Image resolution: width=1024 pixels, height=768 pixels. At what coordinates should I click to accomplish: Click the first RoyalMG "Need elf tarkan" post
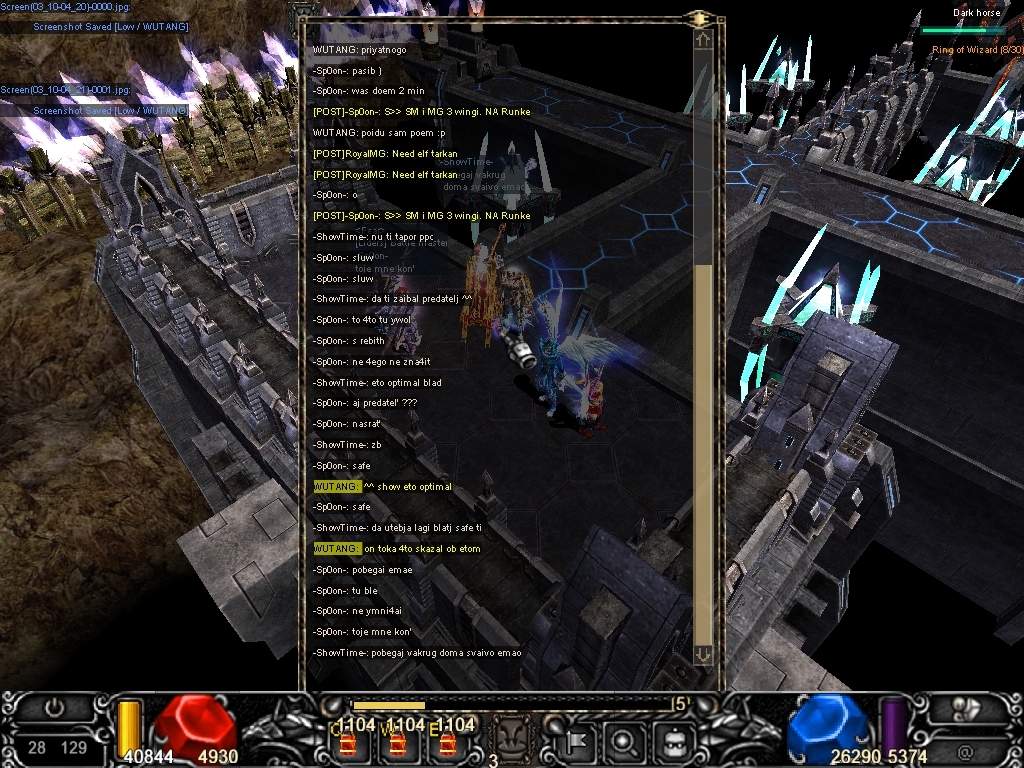(385, 154)
